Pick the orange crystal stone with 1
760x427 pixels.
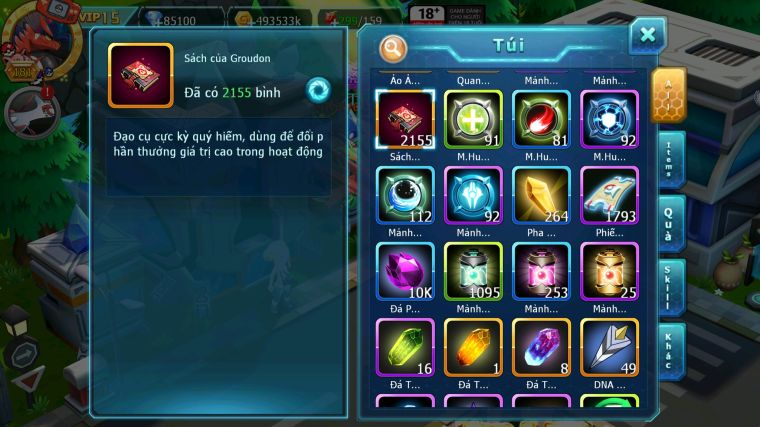pyautogui.click(x=473, y=346)
